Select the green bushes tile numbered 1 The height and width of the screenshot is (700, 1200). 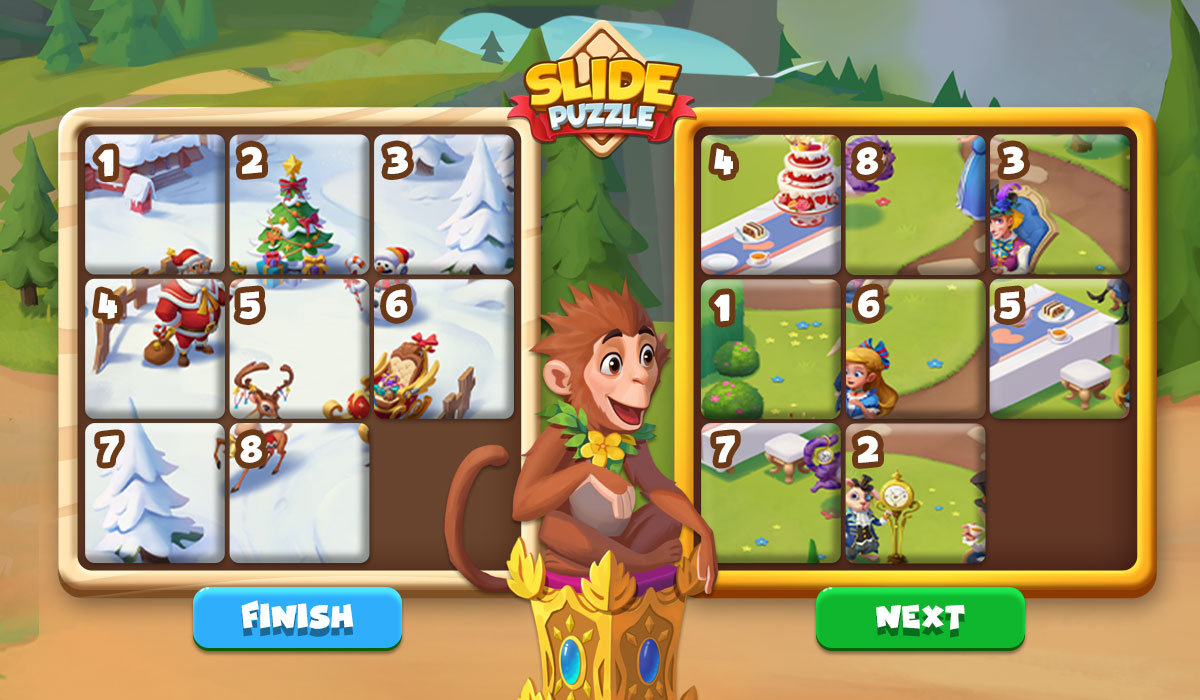coord(771,348)
